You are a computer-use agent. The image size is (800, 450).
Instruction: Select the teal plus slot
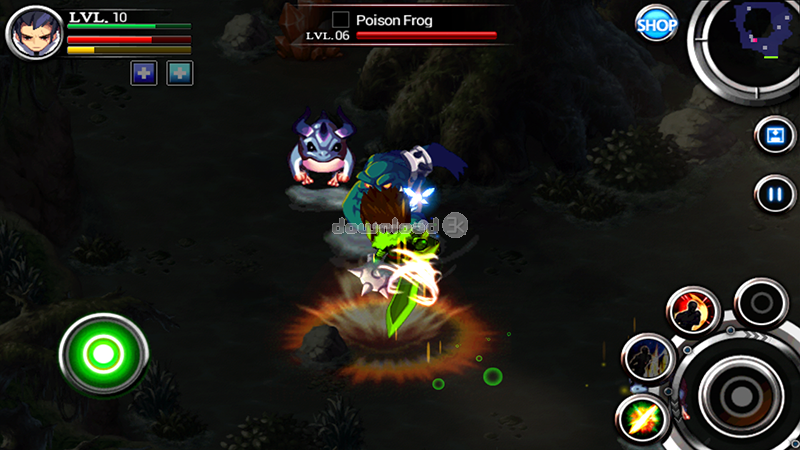click(x=180, y=73)
